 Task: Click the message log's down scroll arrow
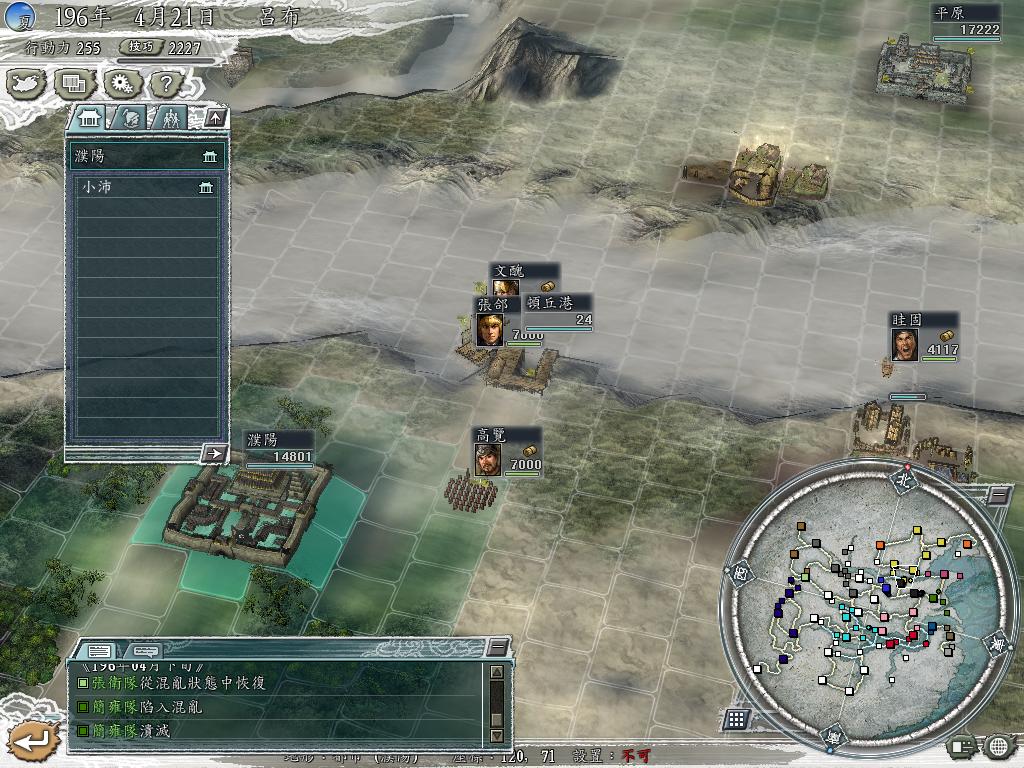(x=497, y=736)
